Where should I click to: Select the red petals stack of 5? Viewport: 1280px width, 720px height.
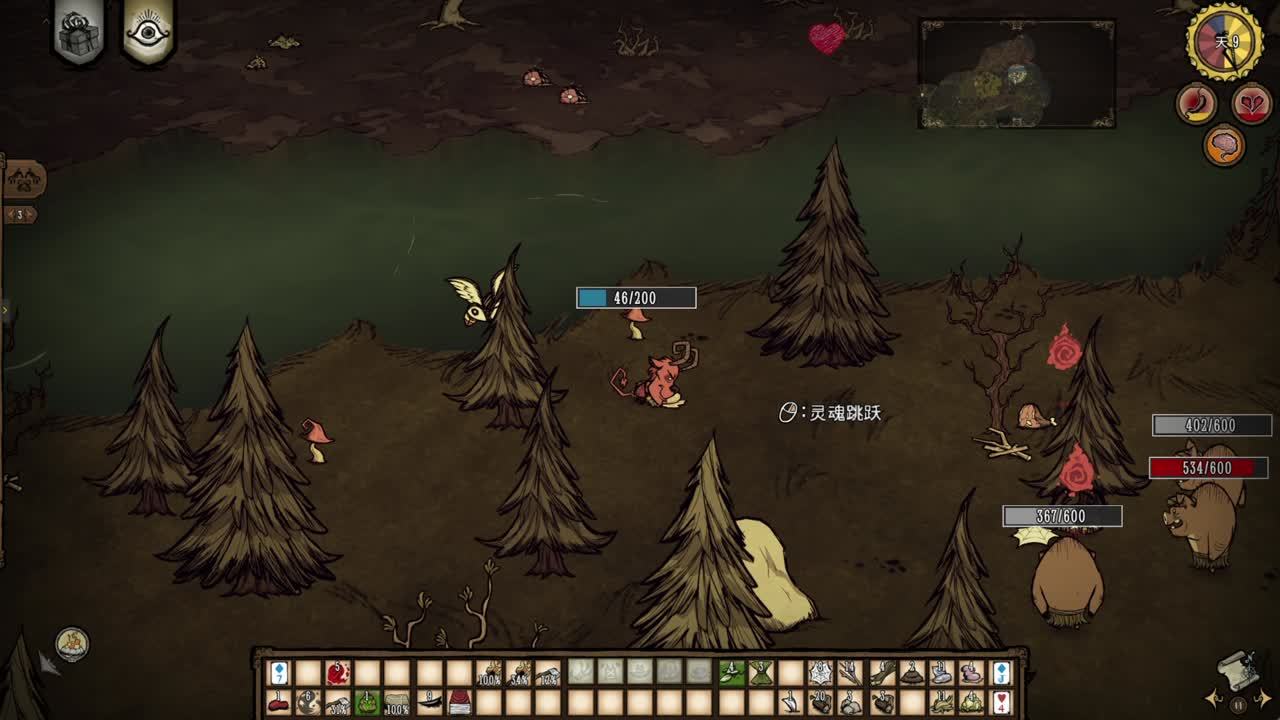pos(338,673)
